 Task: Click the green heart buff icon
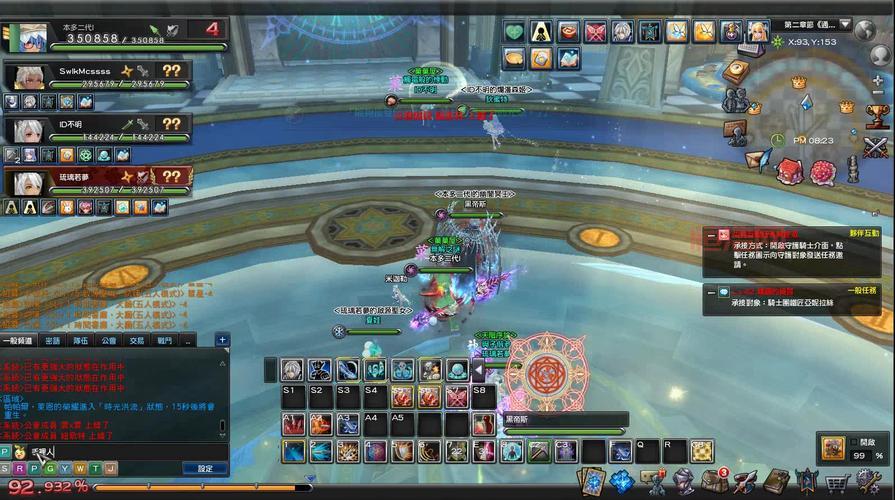tap(514, 32)
